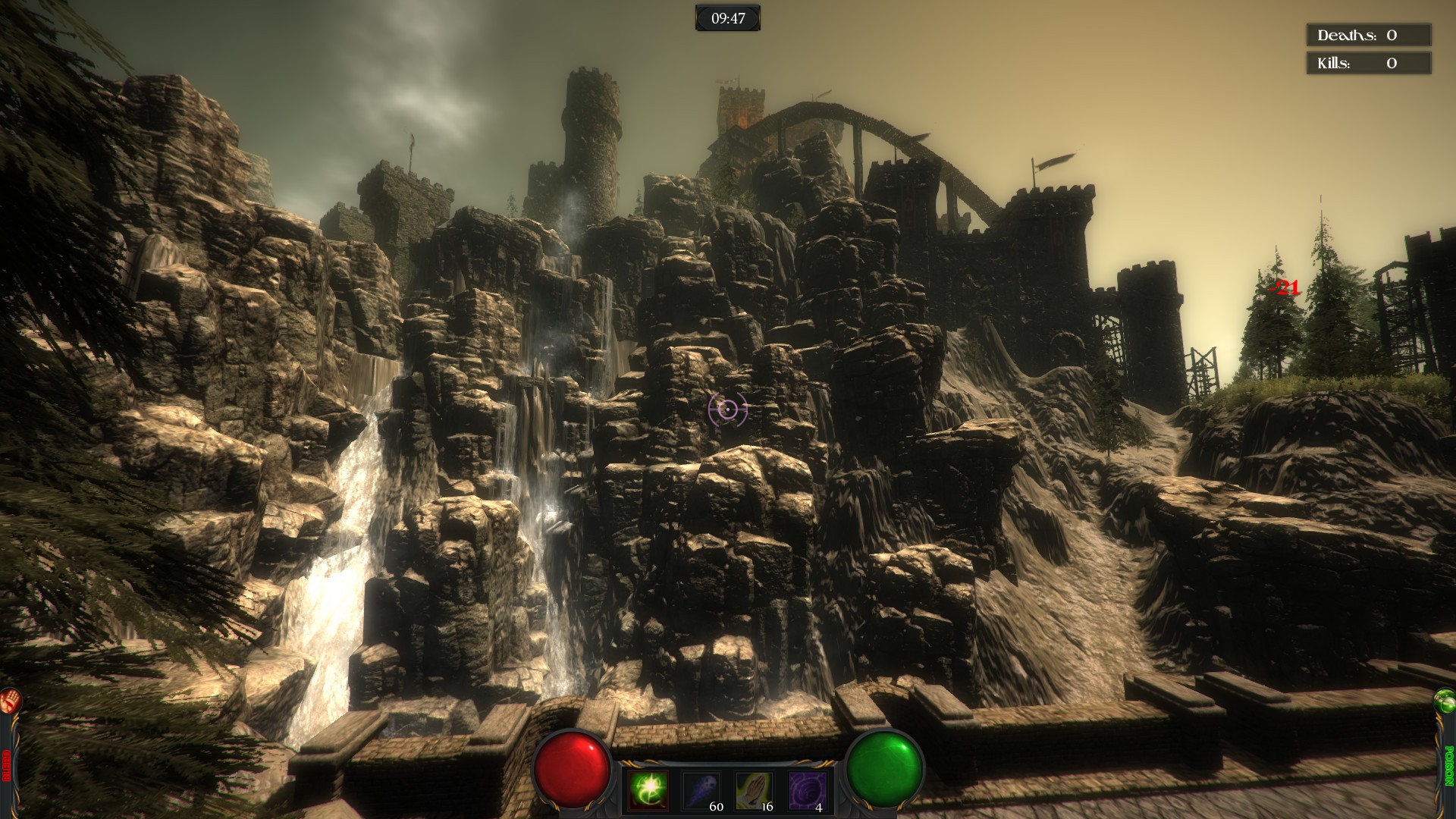
Task: Click the Poison green potion icon
Action: (1445, 701)
